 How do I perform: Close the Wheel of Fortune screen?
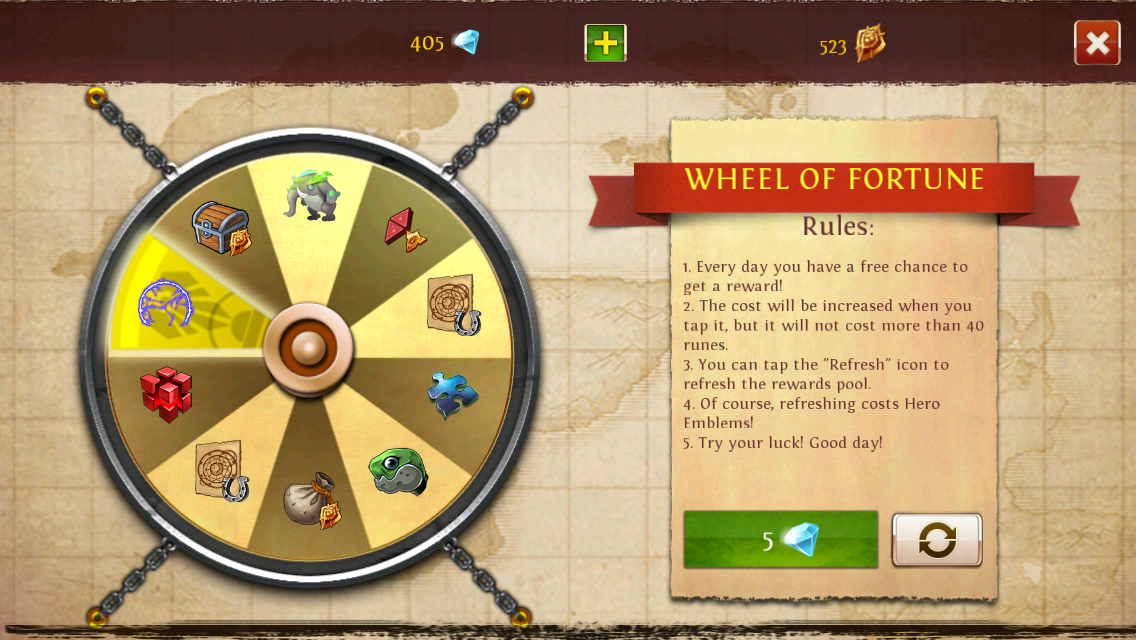[x=1097, y=43]
